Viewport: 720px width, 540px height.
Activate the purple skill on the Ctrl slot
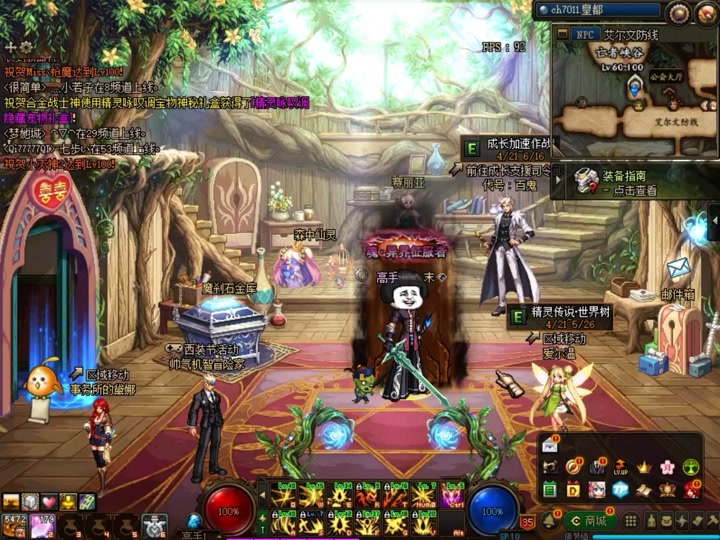tap(452, 496)
